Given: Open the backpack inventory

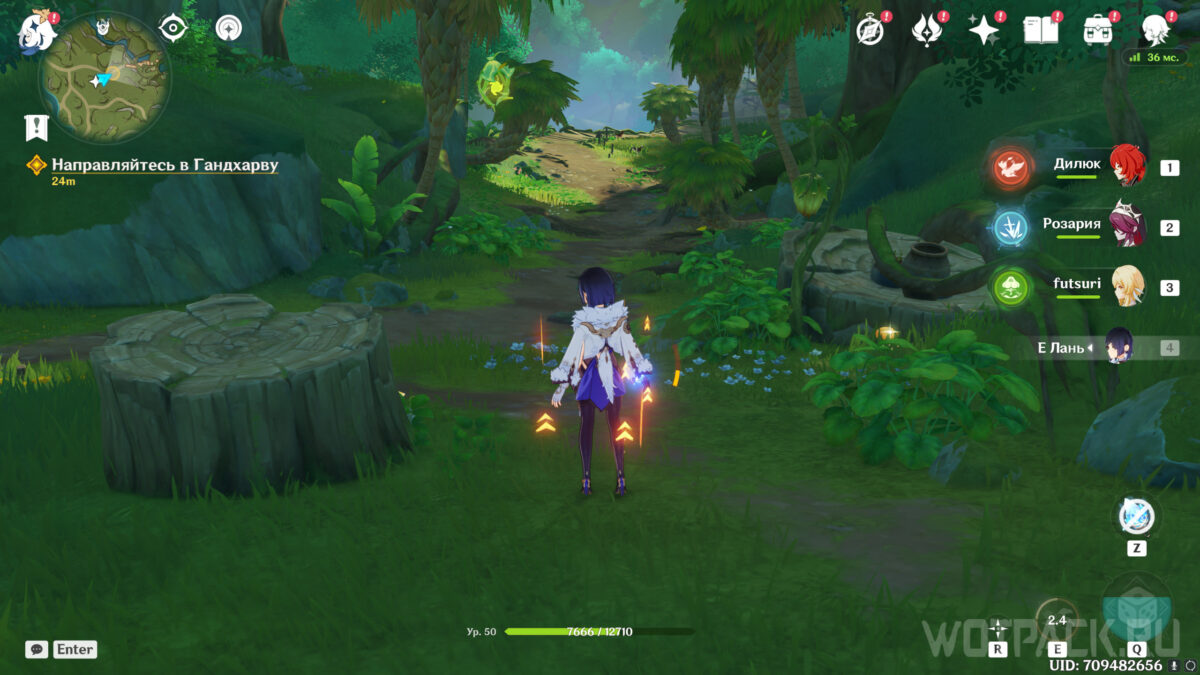Looking at the screenshot, I should [1099, 30].
